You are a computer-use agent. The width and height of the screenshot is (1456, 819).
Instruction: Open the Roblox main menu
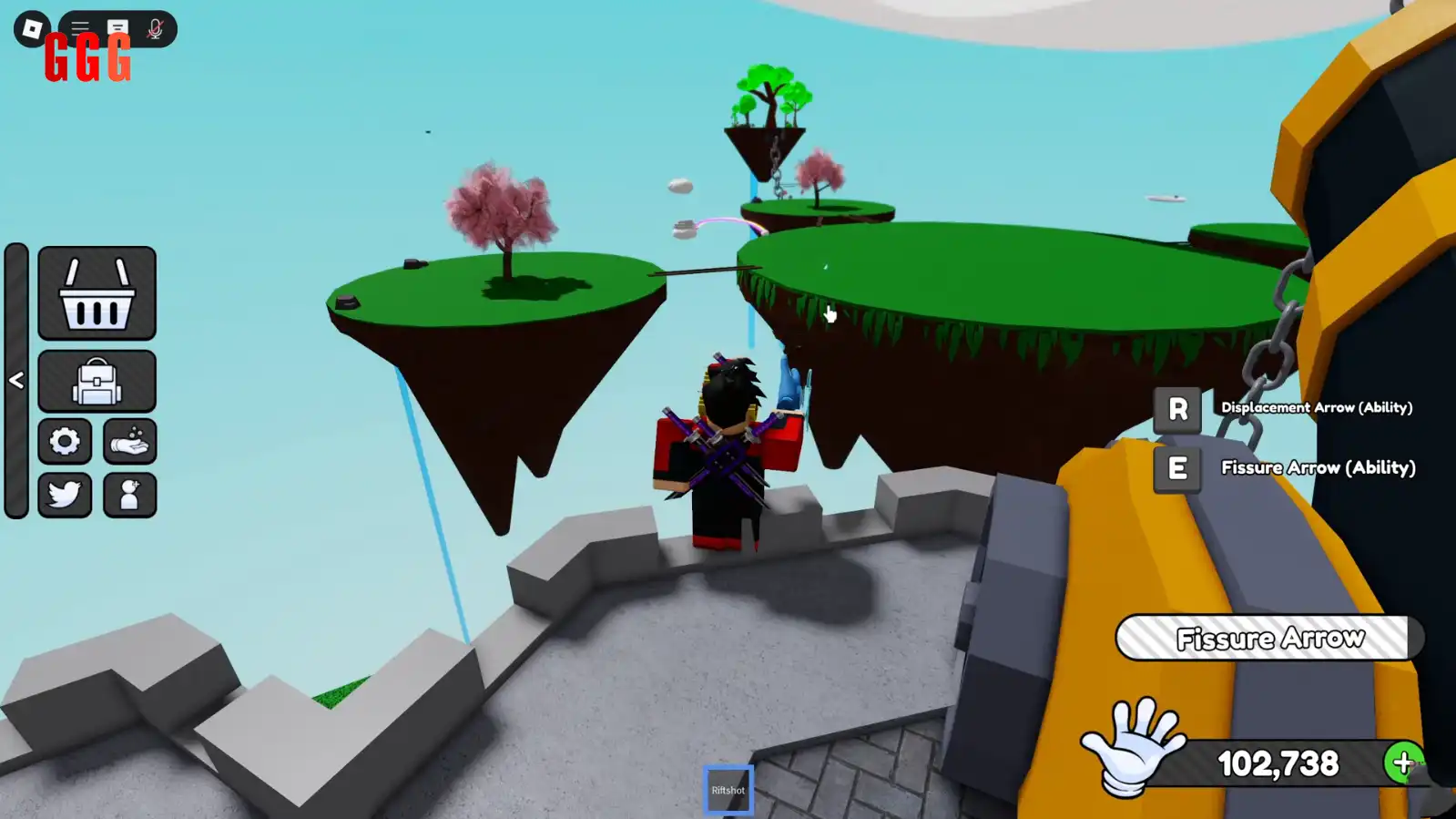click(32, 29)
